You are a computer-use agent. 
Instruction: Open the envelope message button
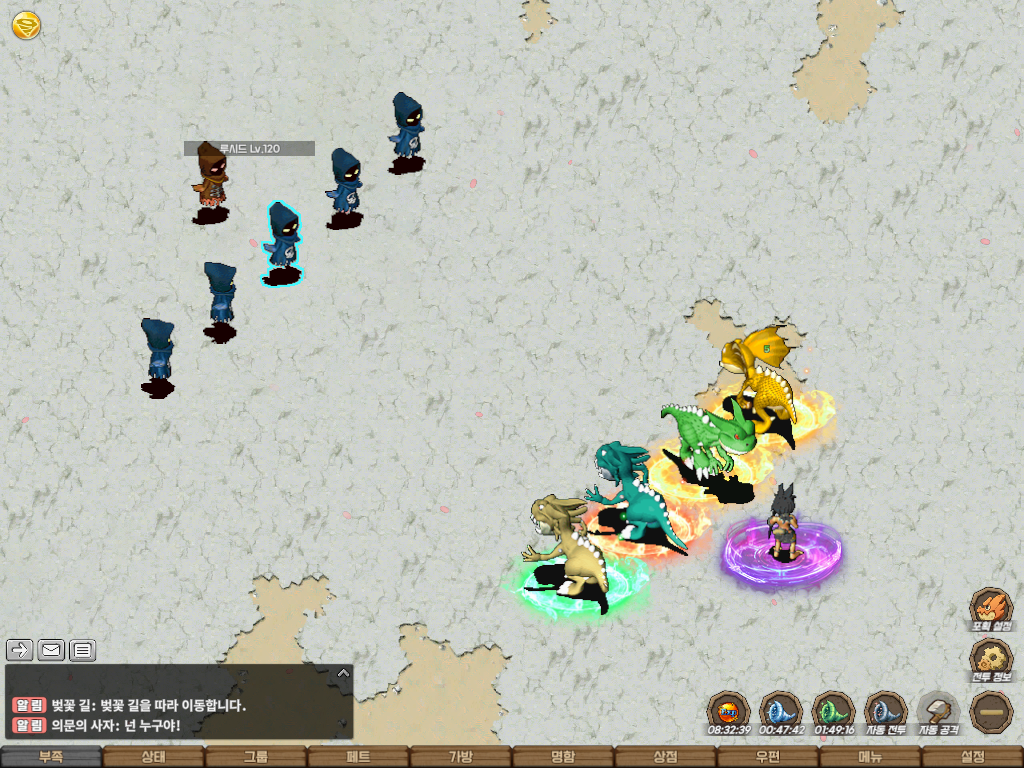(x=51, y=651)
